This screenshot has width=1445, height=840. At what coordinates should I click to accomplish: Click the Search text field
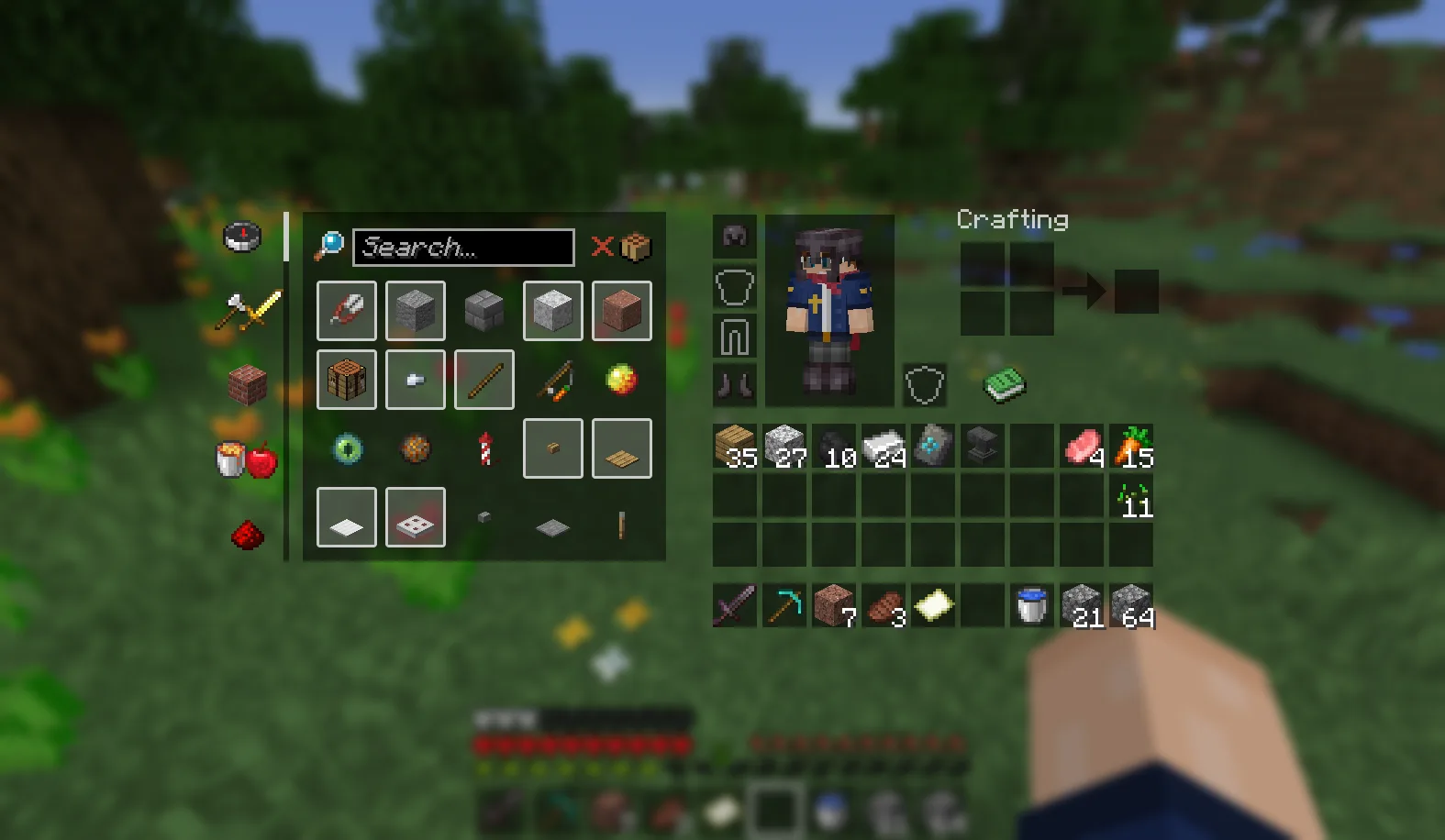pyautogui.click(x=463, y=246)
